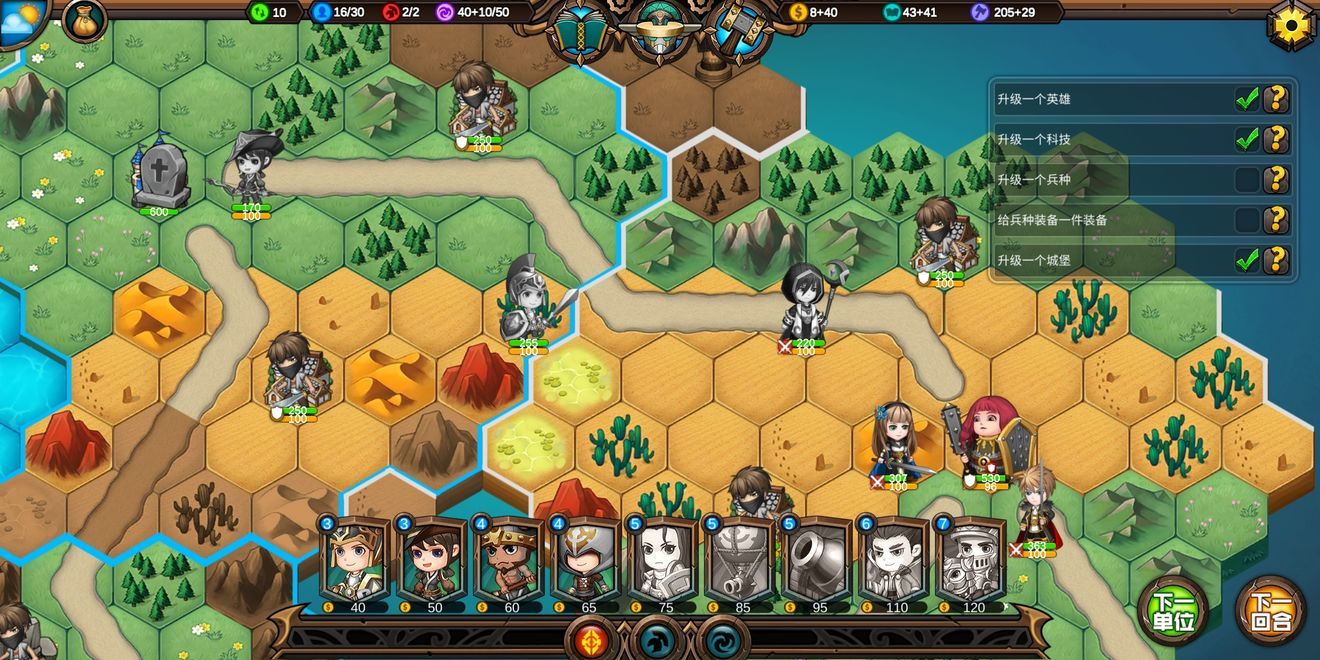
Task: Activate the orange shield button on bottom bar
Action: click(x=590, y=639)
